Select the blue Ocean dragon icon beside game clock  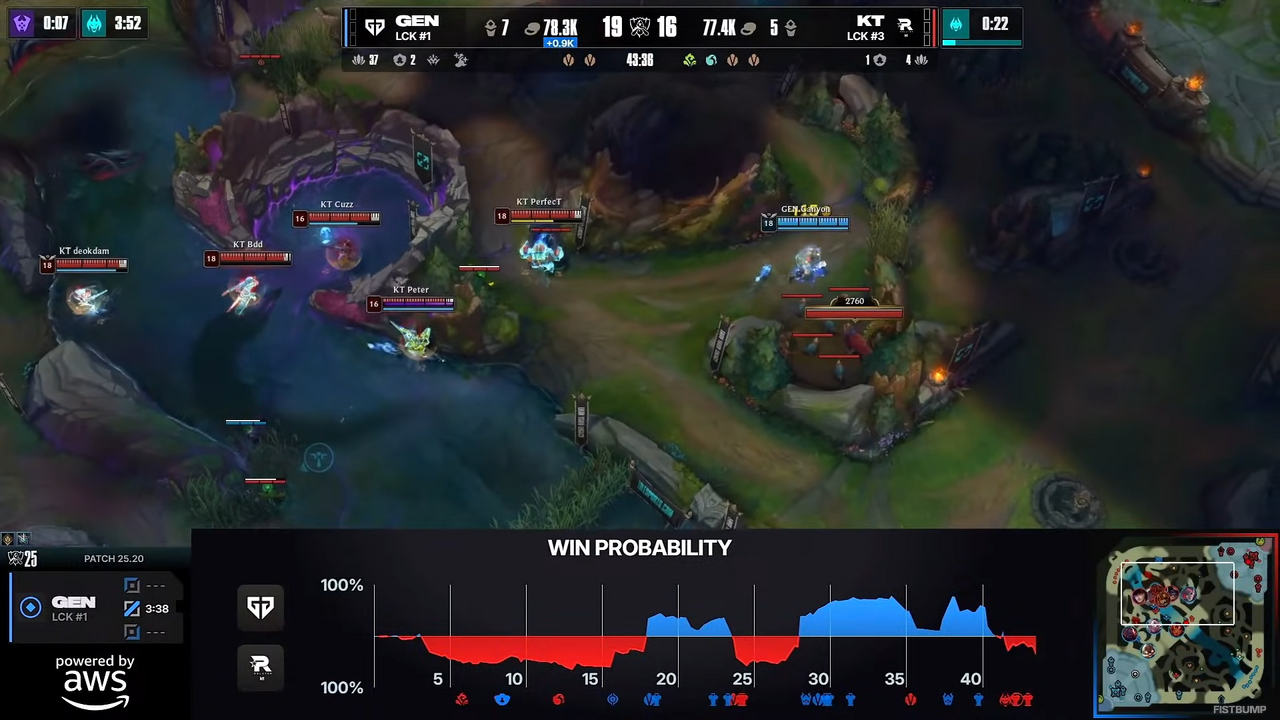(x=711, y=60)
